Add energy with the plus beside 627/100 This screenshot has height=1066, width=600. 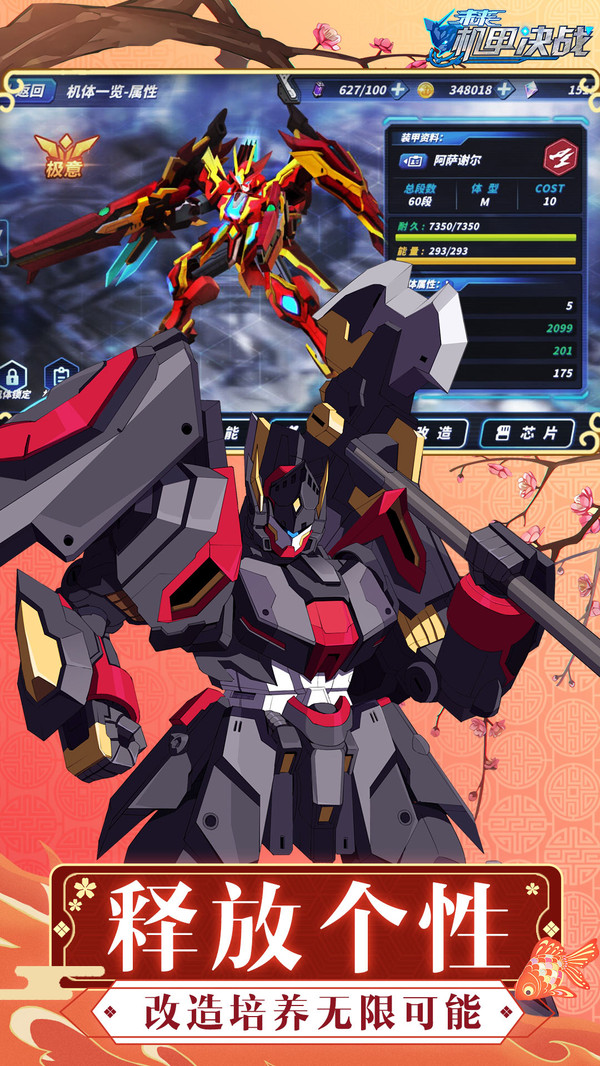(398, 90)
